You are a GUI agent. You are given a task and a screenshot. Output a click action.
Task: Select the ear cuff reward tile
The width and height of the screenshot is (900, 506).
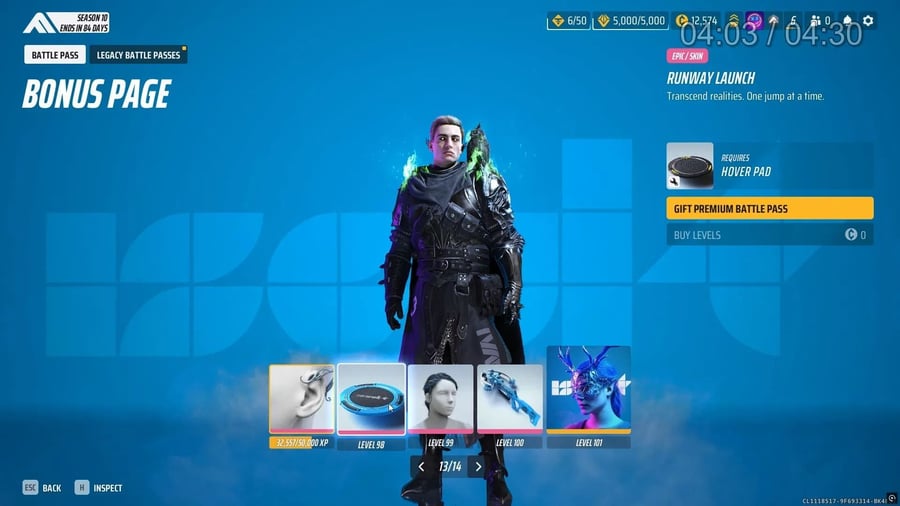[301, 399]
